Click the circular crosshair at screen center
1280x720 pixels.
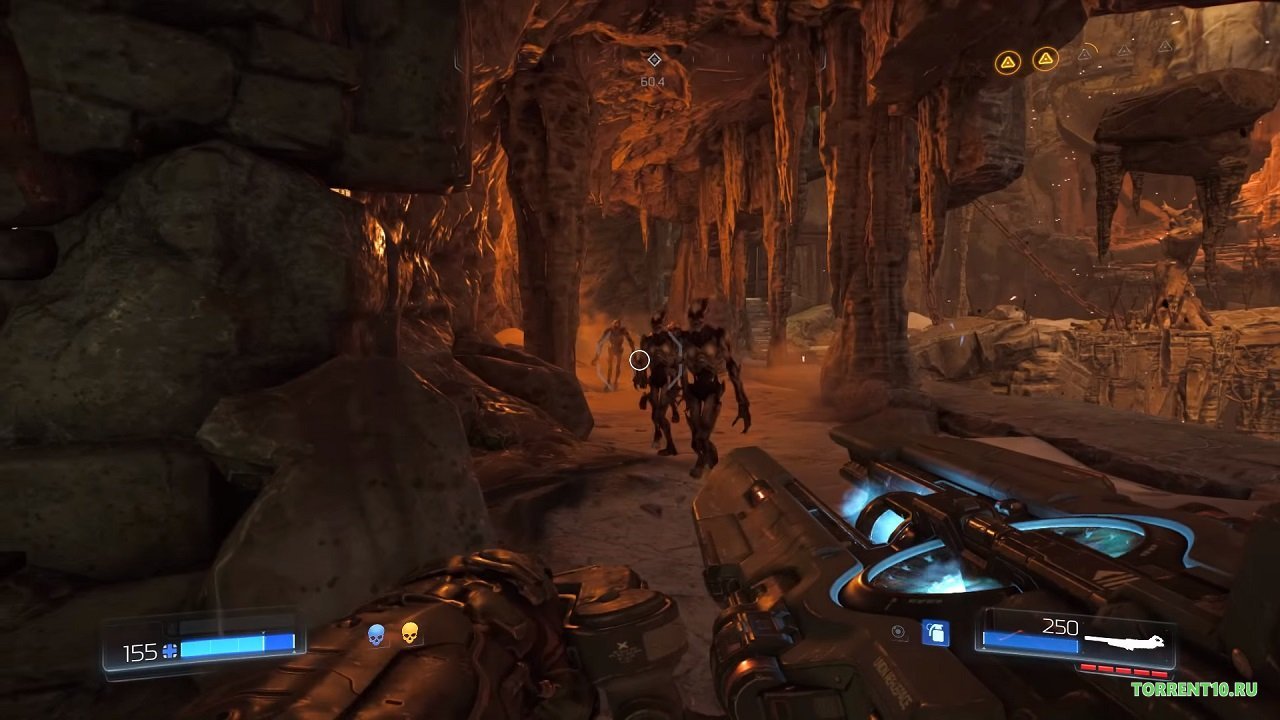click(x=638, y=359)
